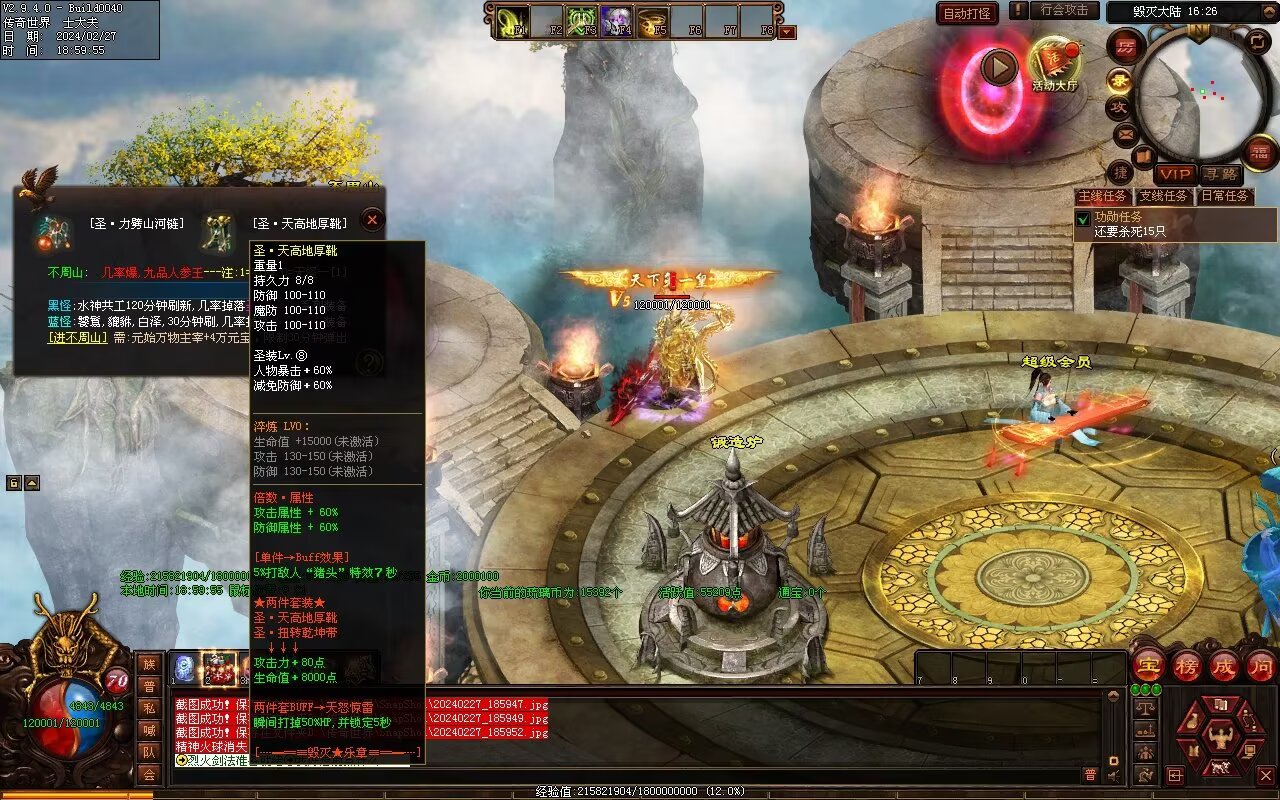Open the 宝 treasure shop button

tap(1148, 665)
